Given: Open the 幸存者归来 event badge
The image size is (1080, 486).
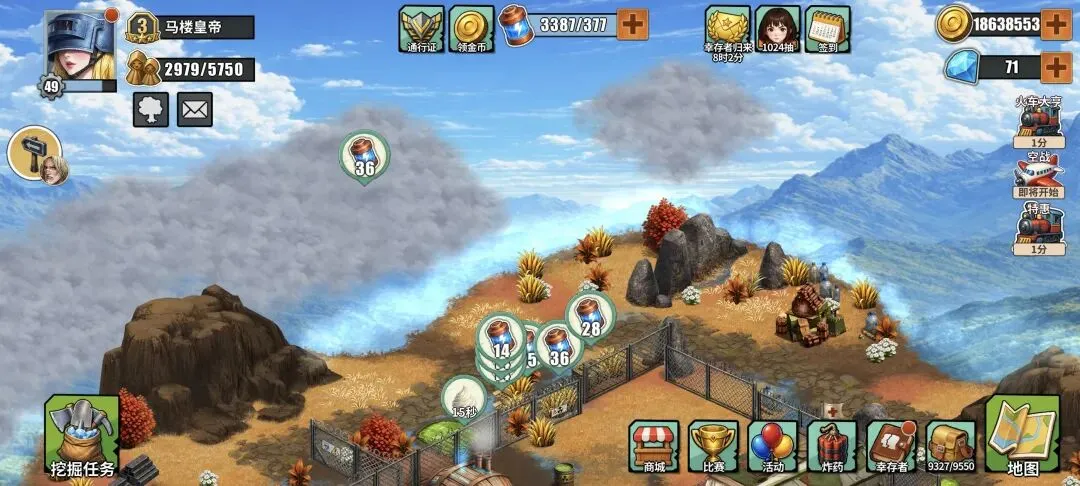Looking at the screenshot, I should [x=727, y=28].
